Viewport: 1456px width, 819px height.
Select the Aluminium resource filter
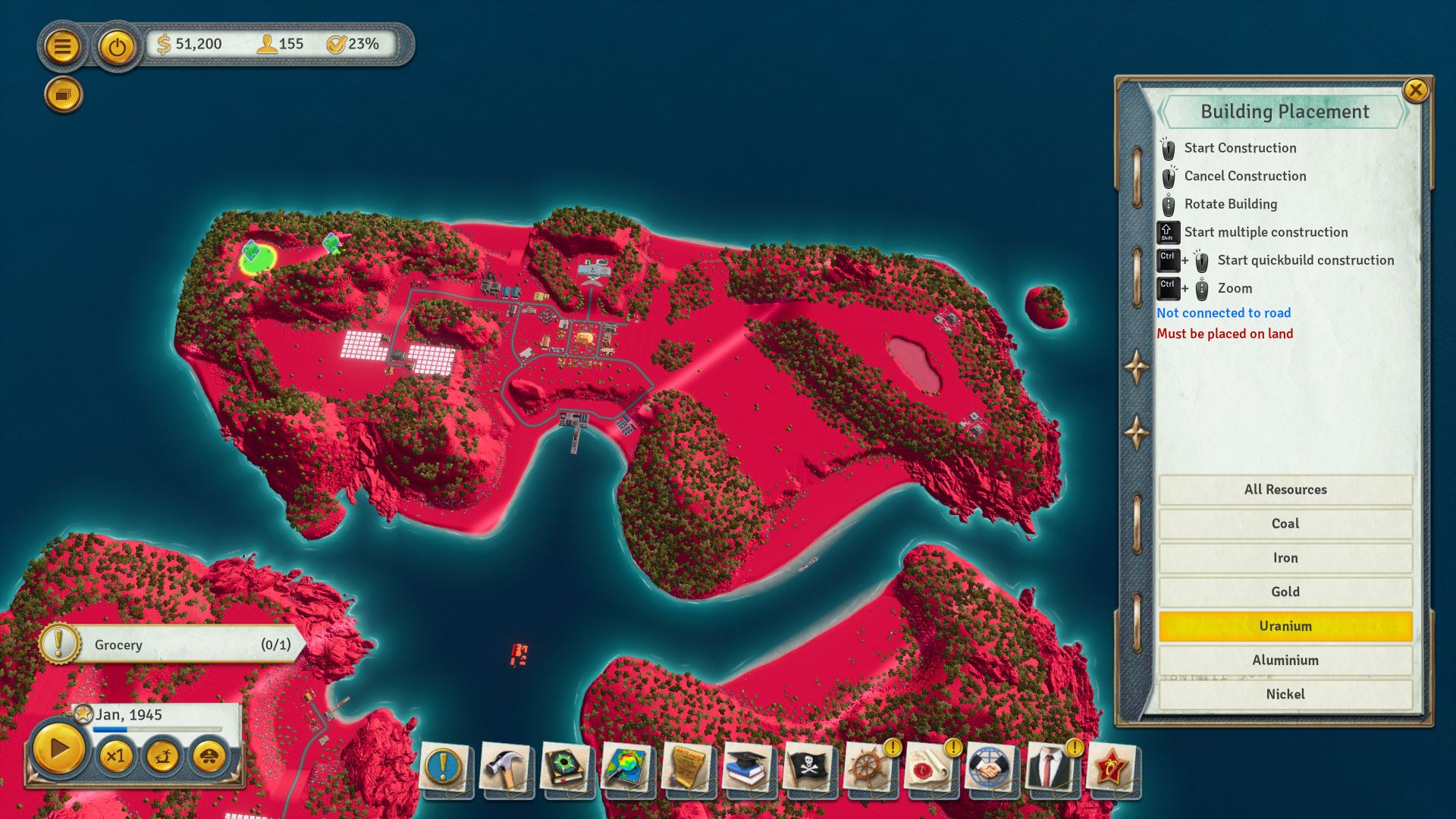(1285, 660)
